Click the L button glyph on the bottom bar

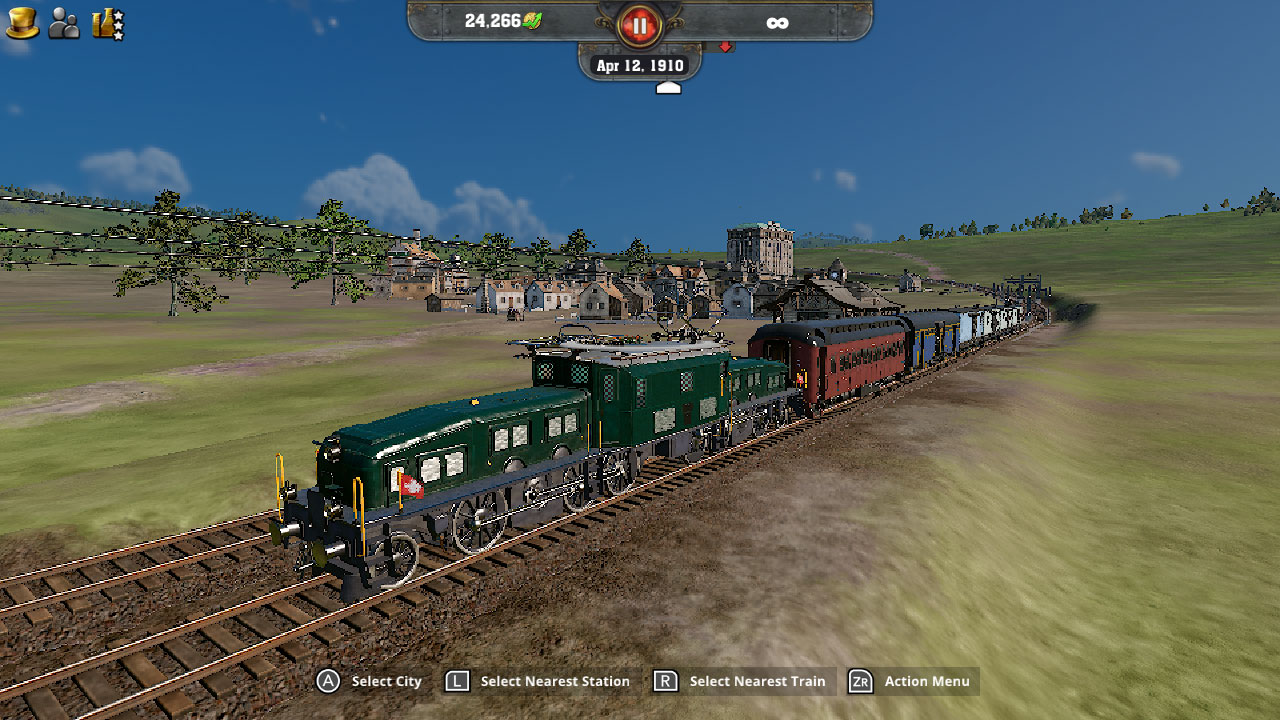tap(456, 681)
